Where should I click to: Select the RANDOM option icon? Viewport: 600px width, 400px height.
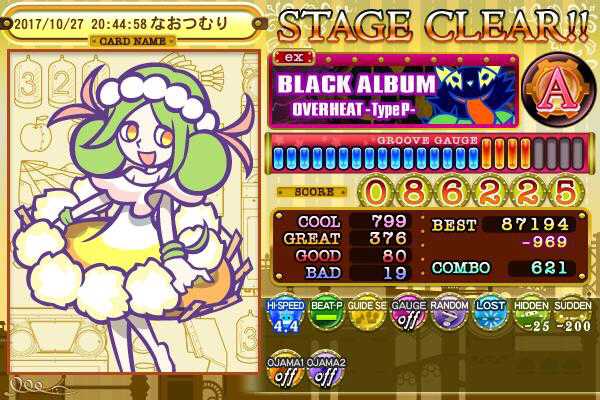[449, 318]
